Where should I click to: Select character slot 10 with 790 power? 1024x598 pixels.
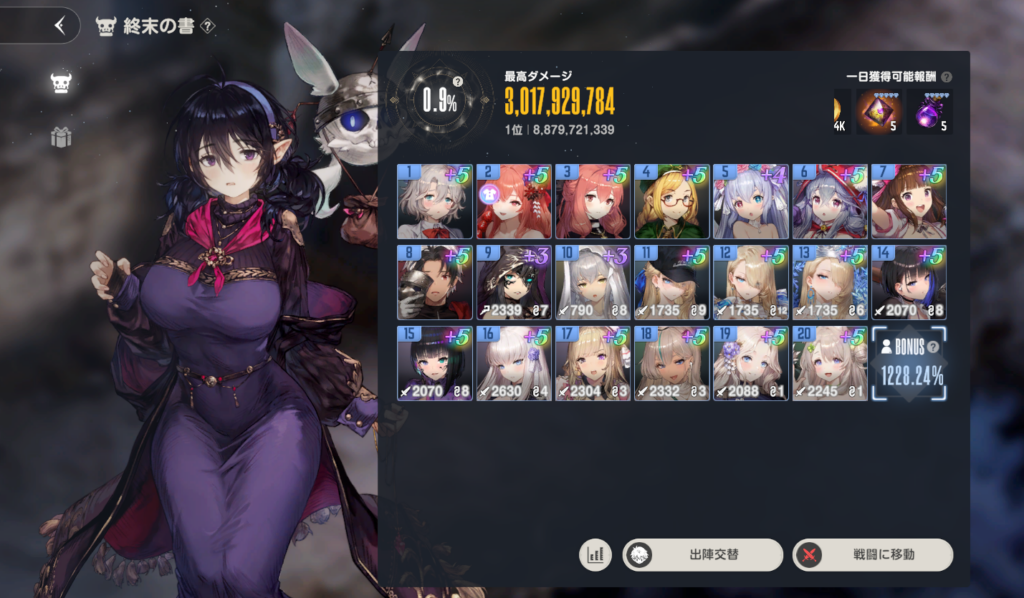click(592, 283)
